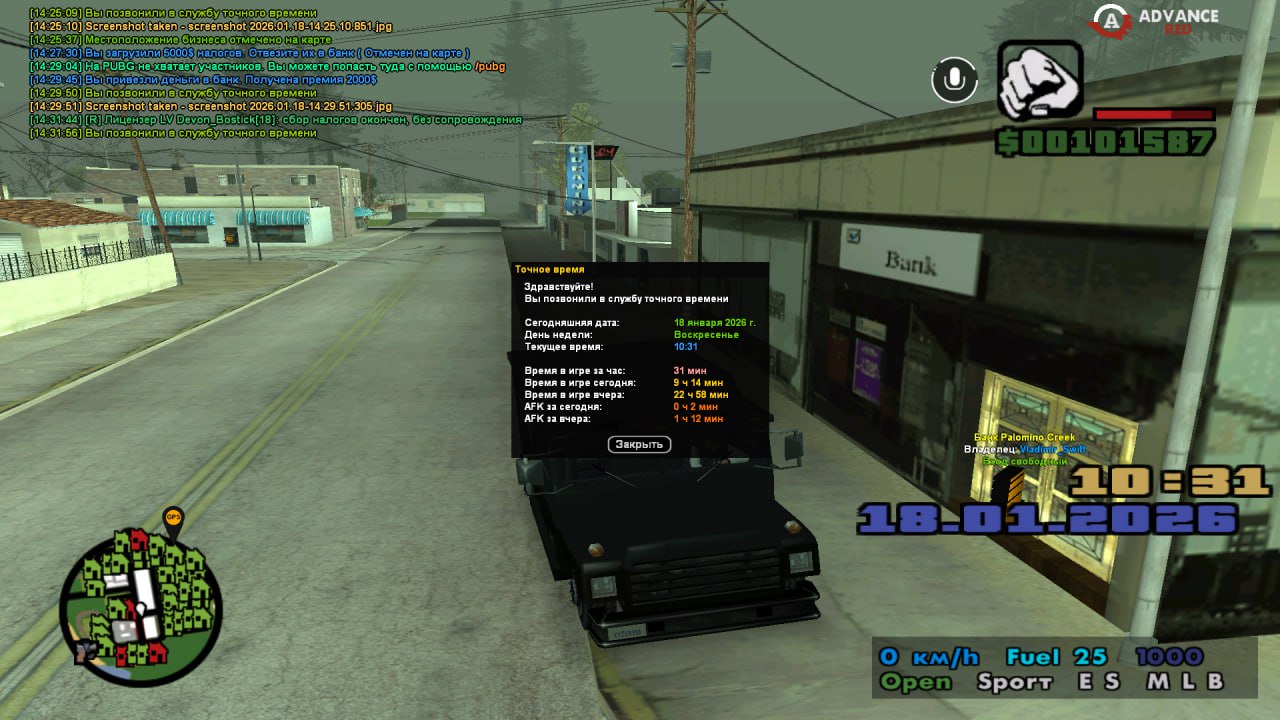Close the exact time dialog with Закрыть
Screen dimensions: 1280x720
(x=639, y=444)
